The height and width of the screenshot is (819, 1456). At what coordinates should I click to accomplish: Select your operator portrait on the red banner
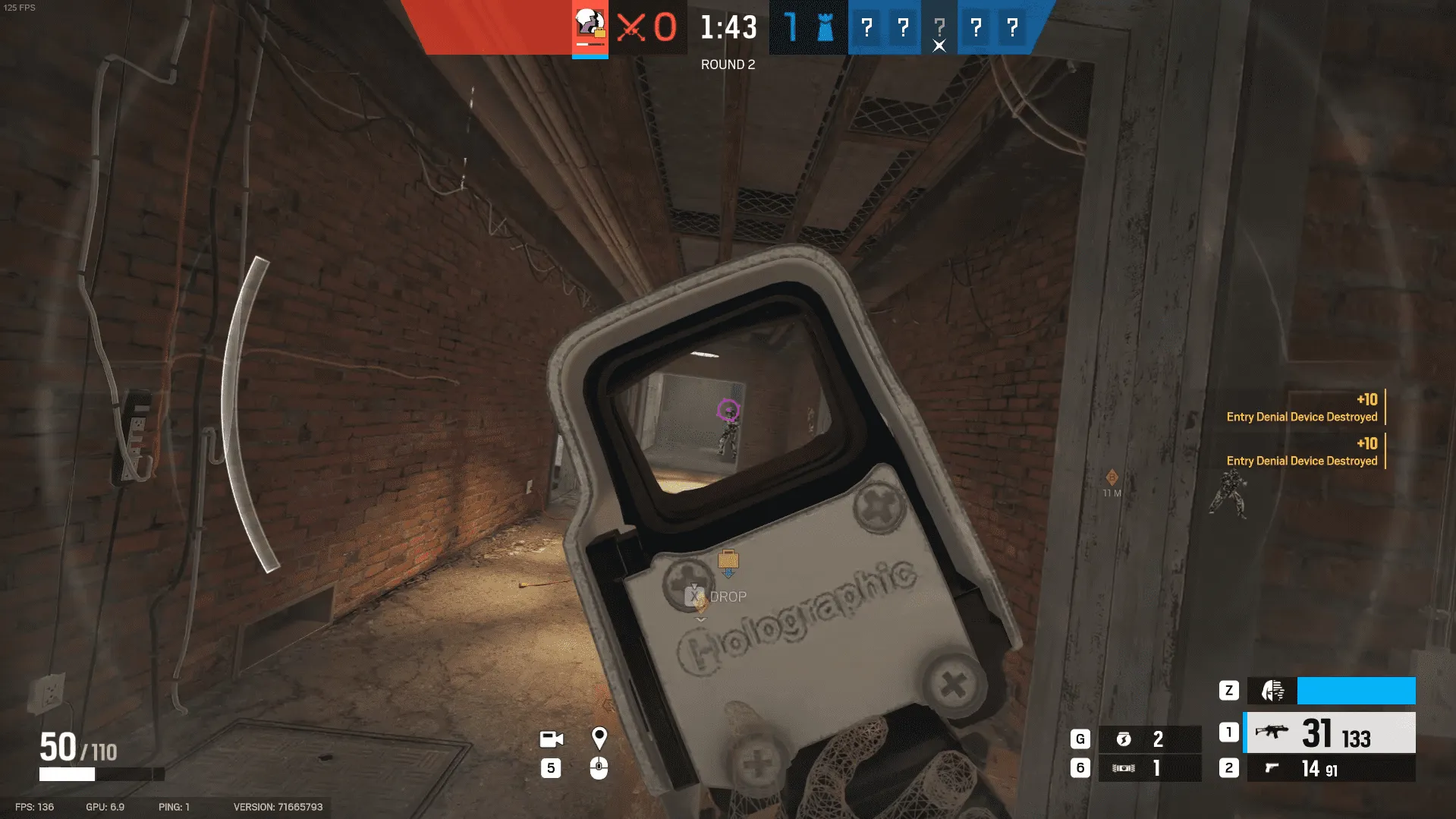coord(590,27)
